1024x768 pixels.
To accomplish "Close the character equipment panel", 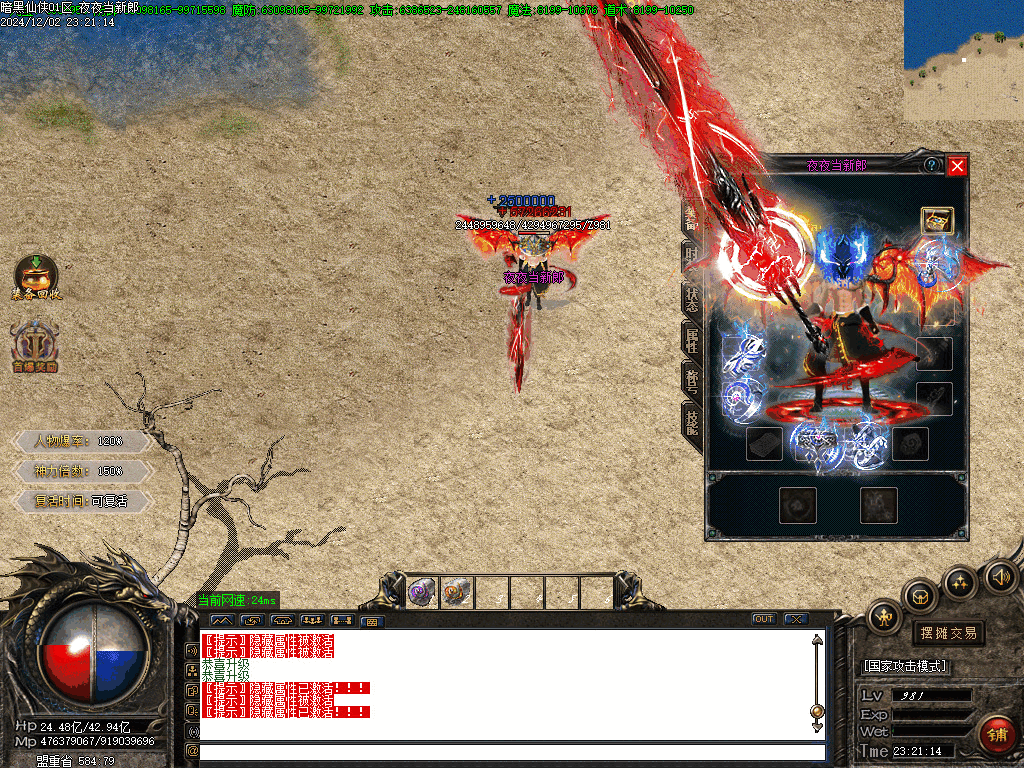I will 957,166.
